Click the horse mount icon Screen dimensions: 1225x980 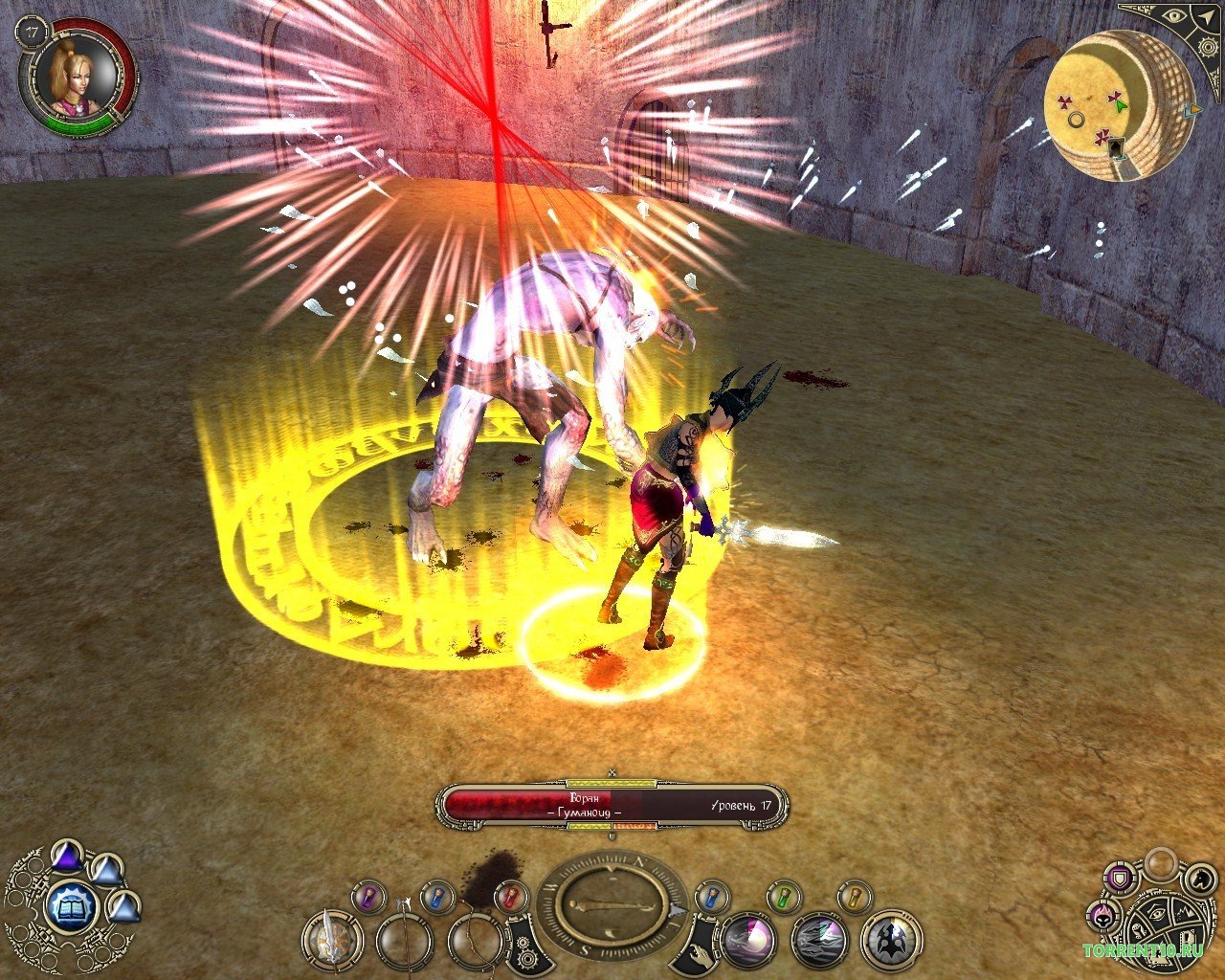click(x=1197, y=877)
